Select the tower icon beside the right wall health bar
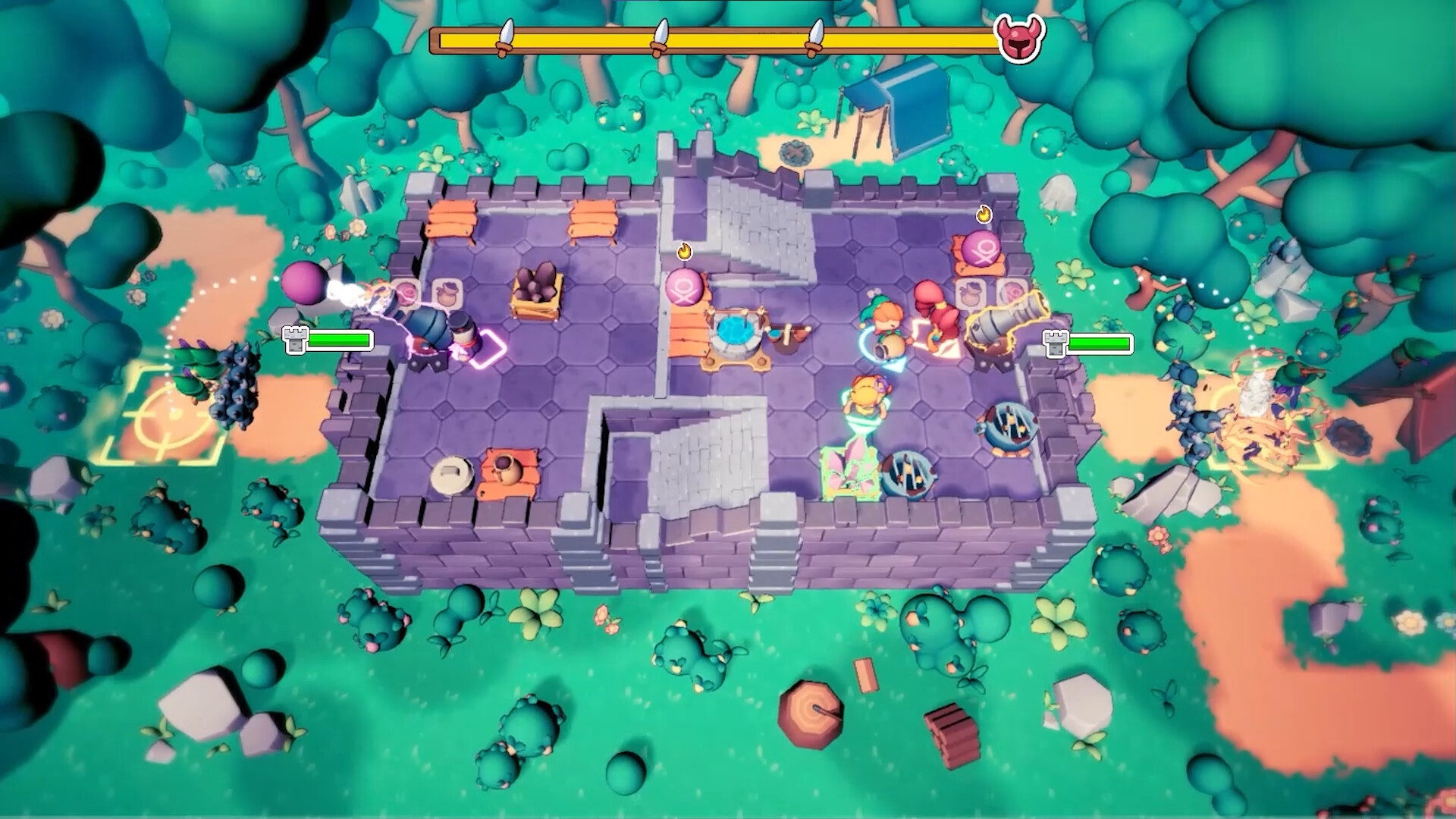 (1054, 344)
